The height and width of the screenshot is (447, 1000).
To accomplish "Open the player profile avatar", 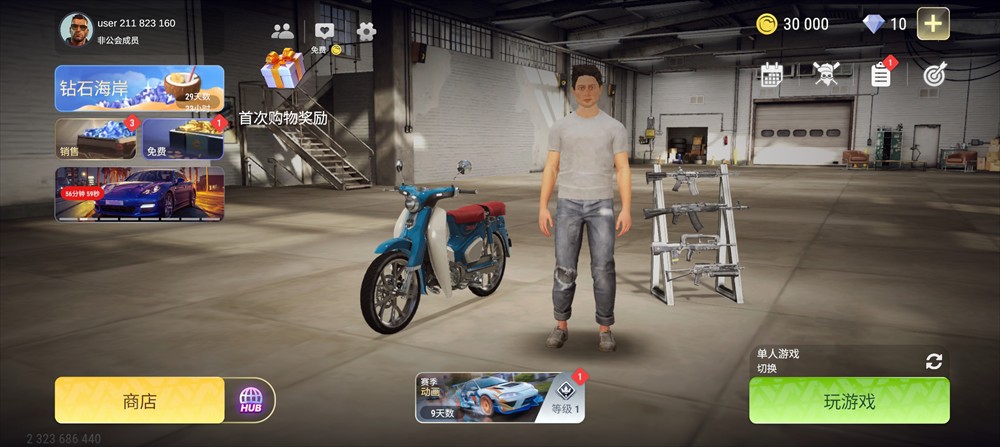I will [x=76, y=30].
